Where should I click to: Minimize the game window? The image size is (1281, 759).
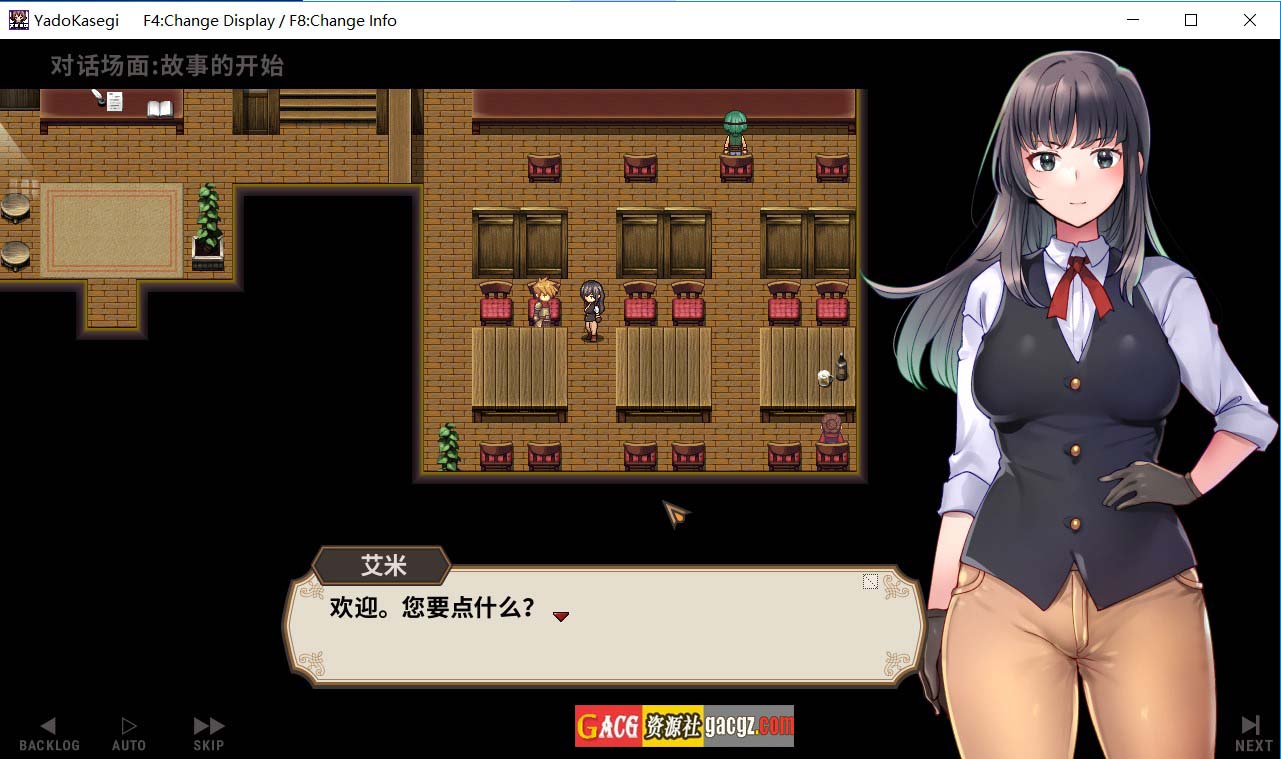(x=1133, y=20)
